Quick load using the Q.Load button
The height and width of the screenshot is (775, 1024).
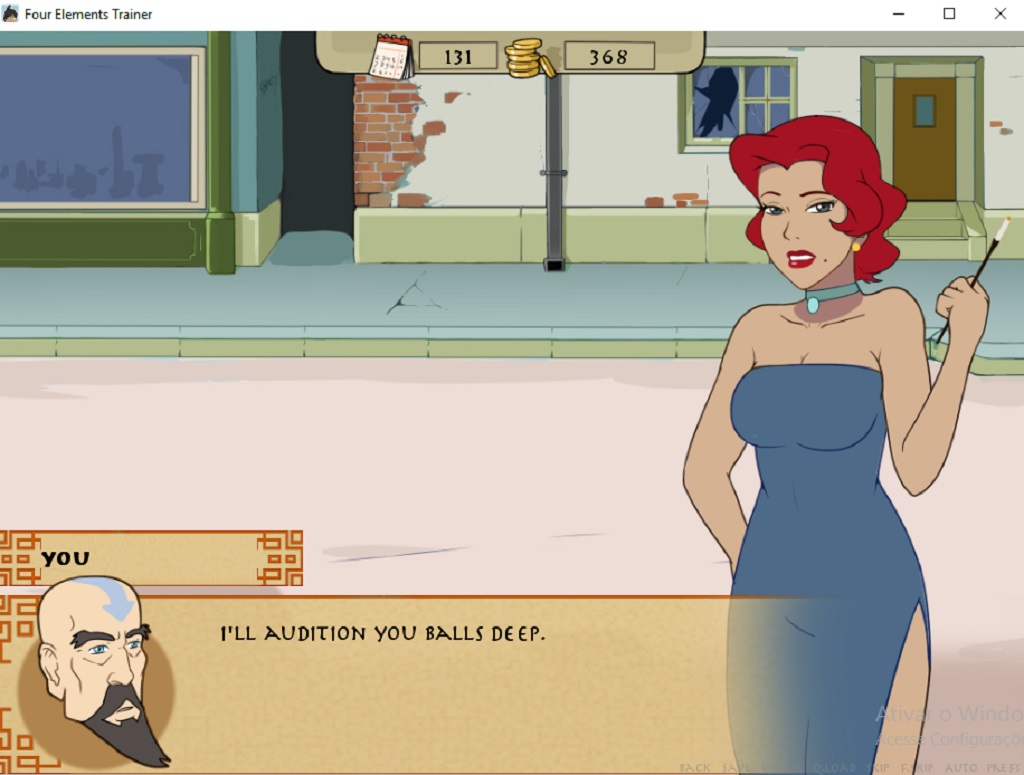(833, 768)
